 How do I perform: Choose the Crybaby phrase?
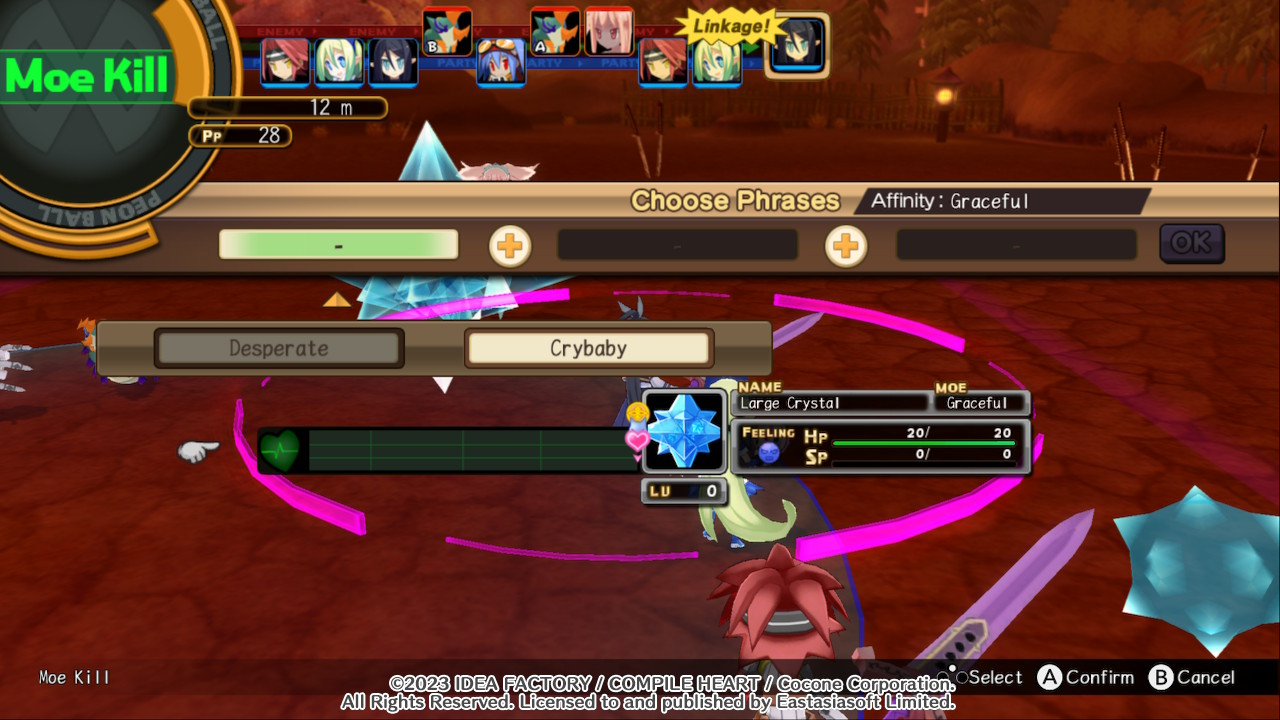588,348
